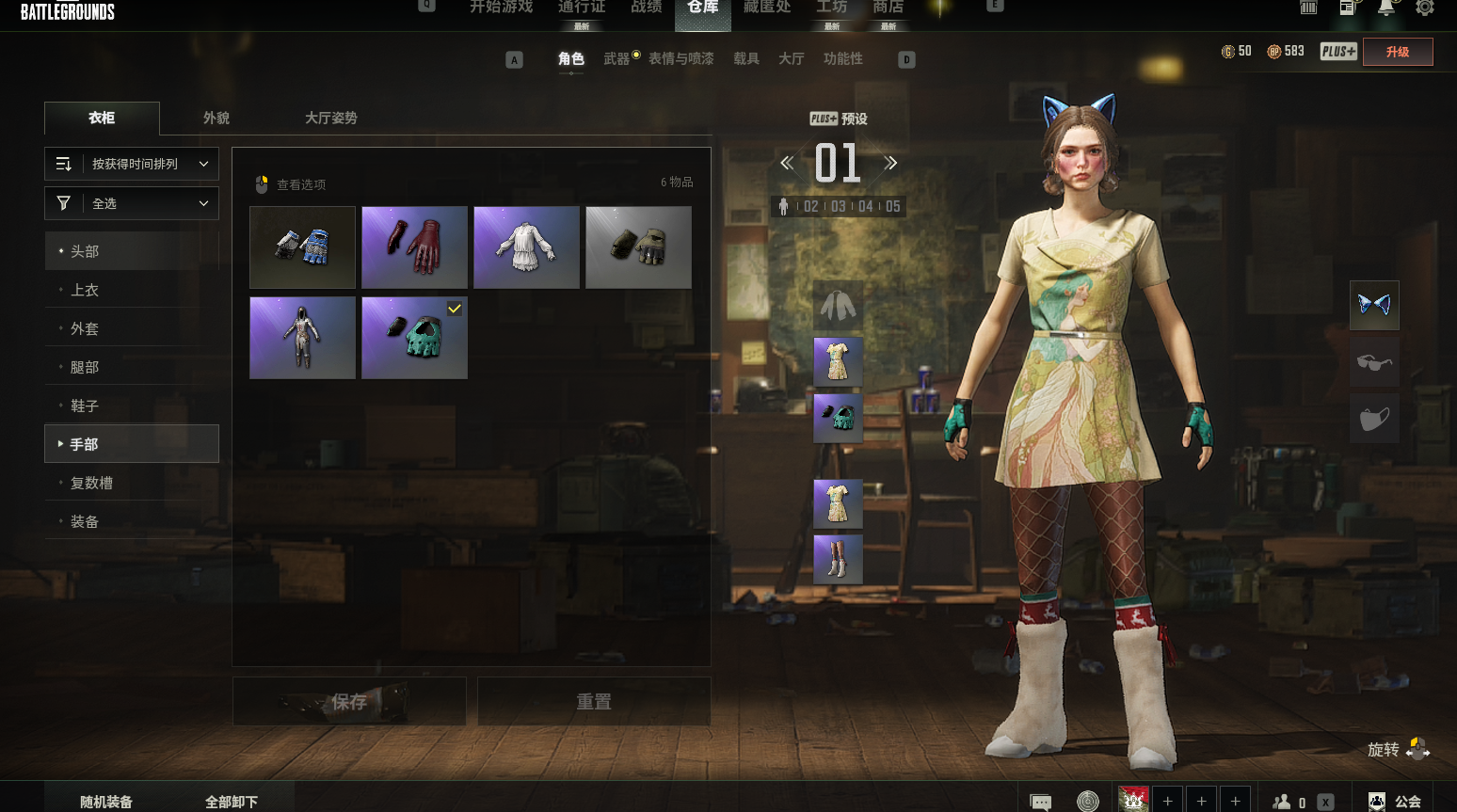This screenshot has height=812, width=1457.
Task: Click the 保存 save button
Action: tap(349, 702)
